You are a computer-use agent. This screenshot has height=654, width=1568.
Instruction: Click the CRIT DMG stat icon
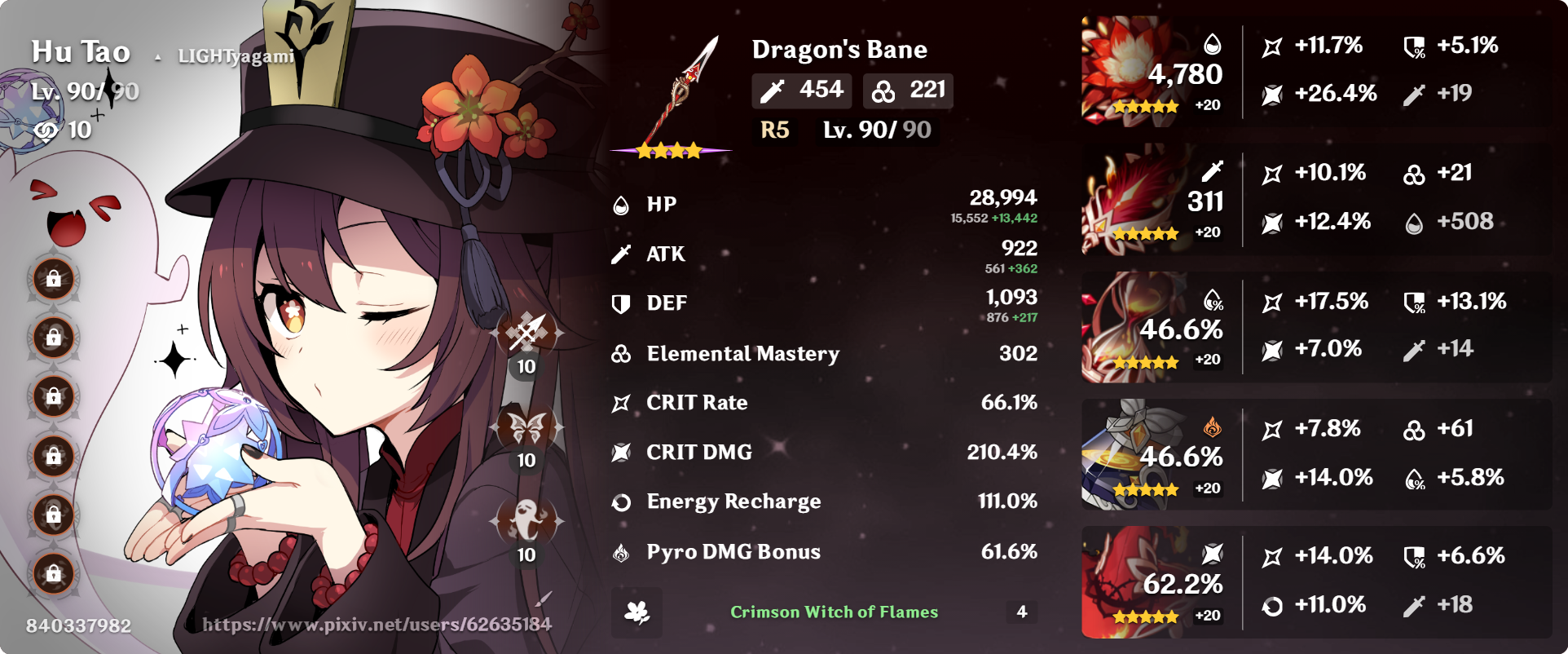pos(622,452)
